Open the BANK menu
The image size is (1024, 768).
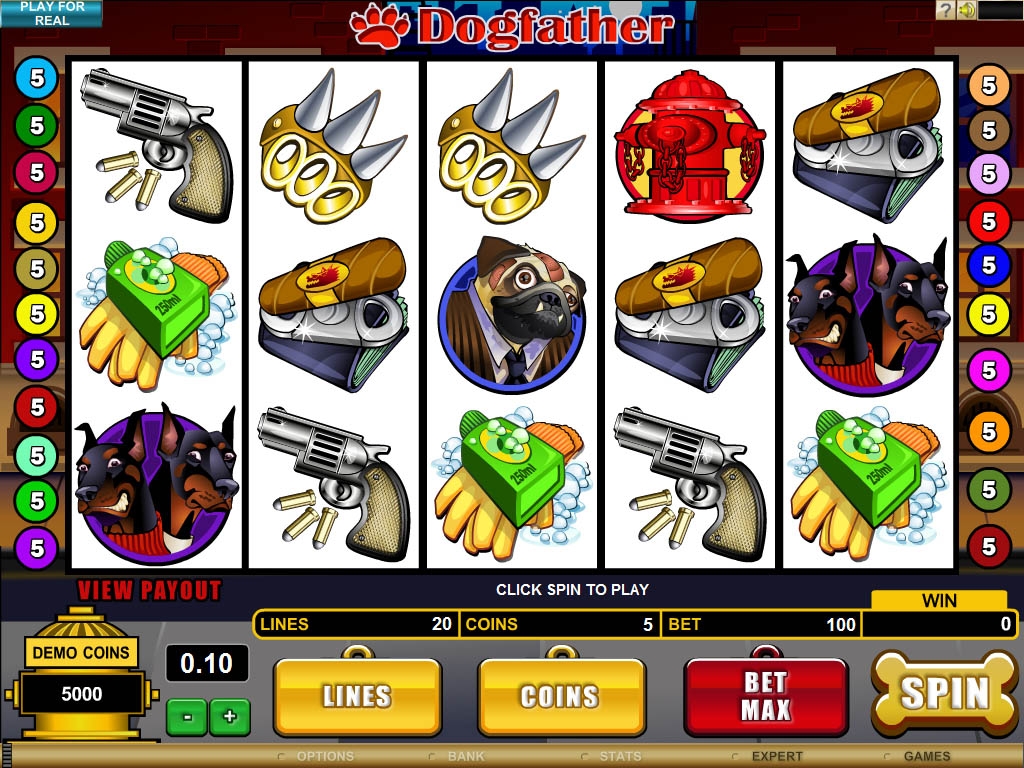pos(466,757)
